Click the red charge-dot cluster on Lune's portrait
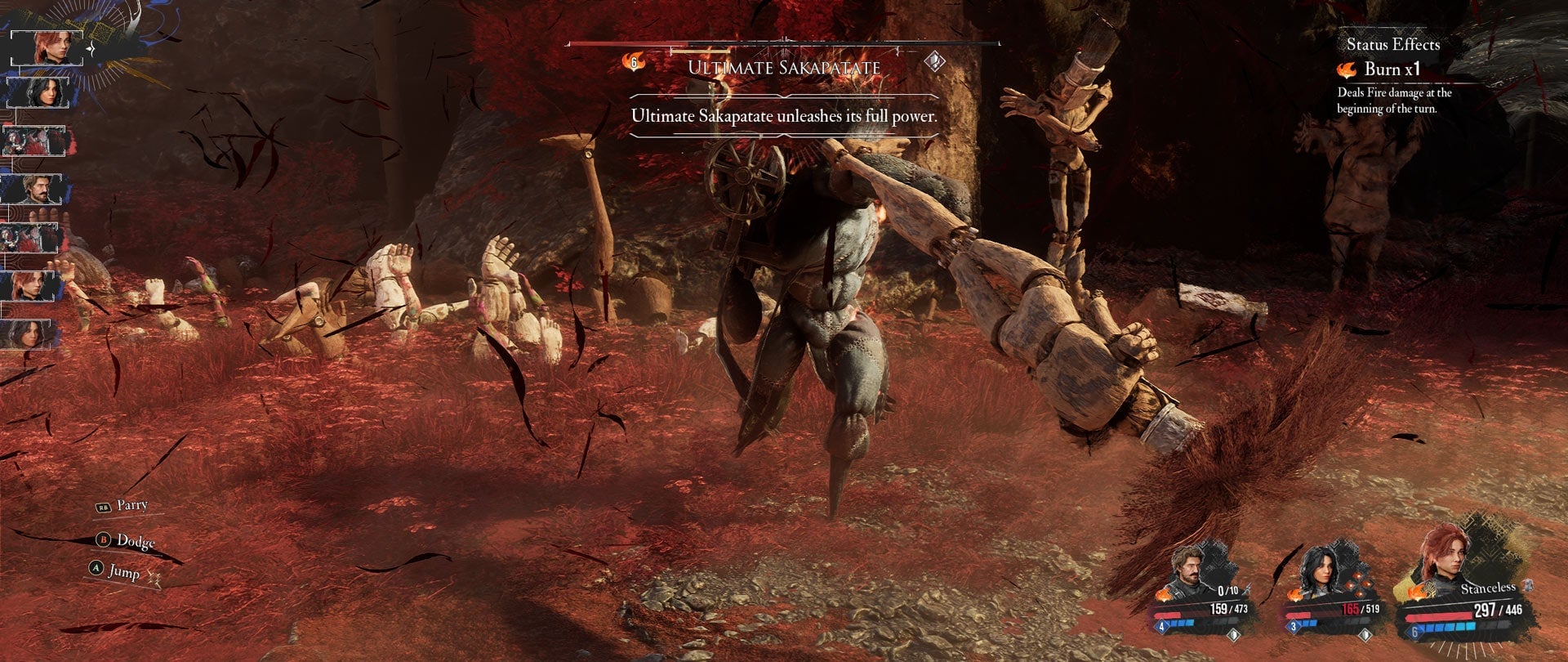The width and height of the screenshot is (1568, 662). click(x=1358, y=583)
